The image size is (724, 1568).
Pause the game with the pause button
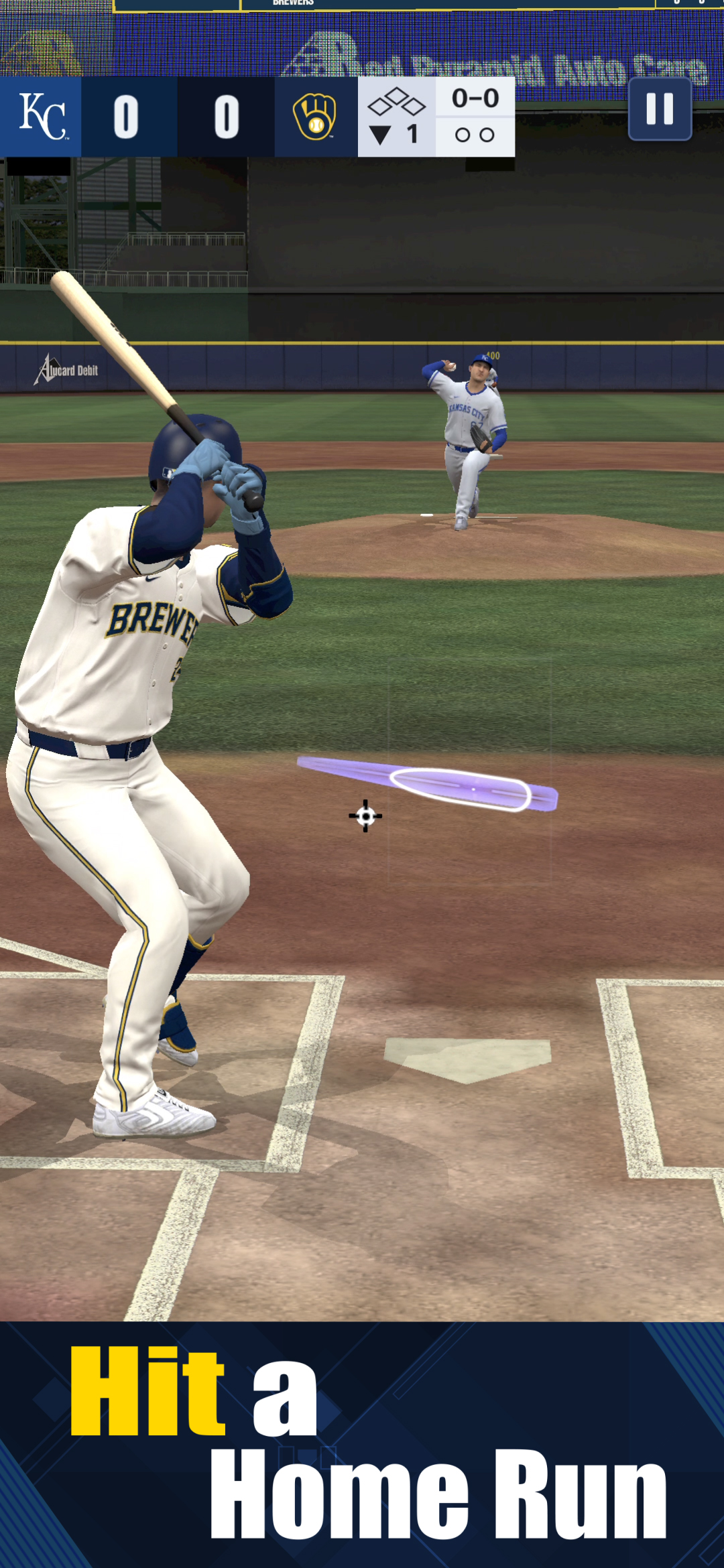pos(660,109)
